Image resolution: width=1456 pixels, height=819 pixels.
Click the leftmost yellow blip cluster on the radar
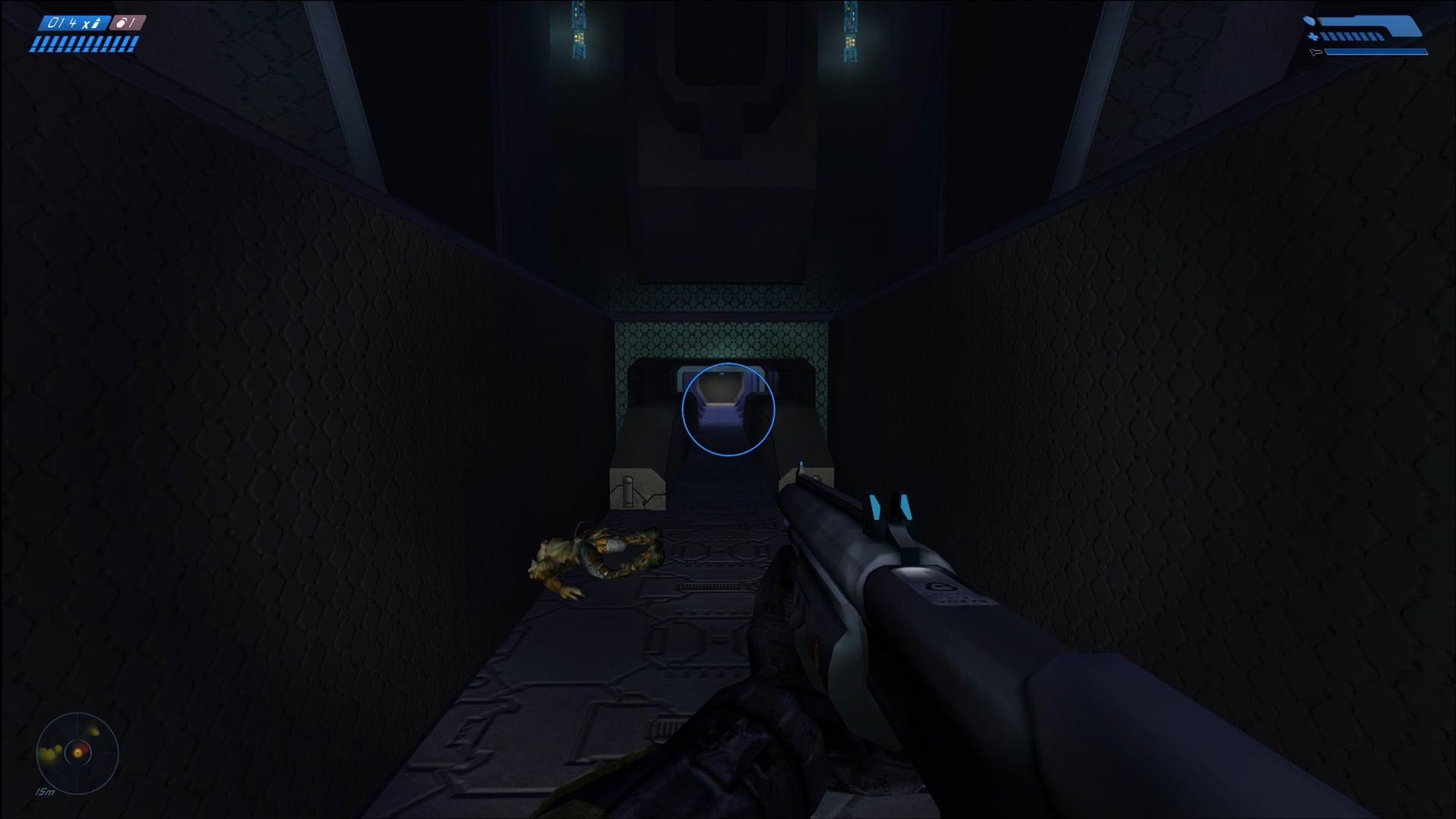click(47, 754)
